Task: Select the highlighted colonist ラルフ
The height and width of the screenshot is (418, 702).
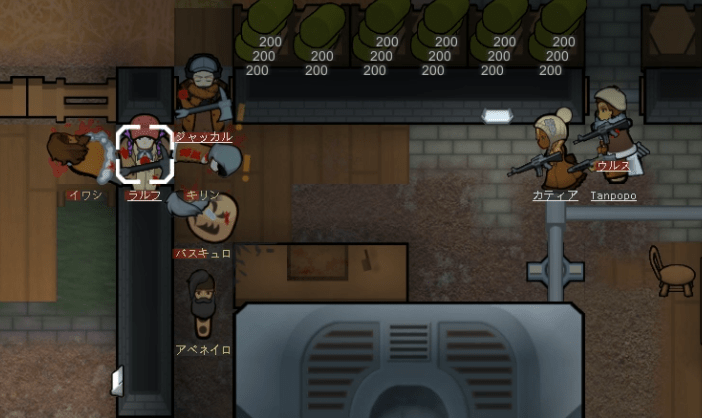Action: 145,154
